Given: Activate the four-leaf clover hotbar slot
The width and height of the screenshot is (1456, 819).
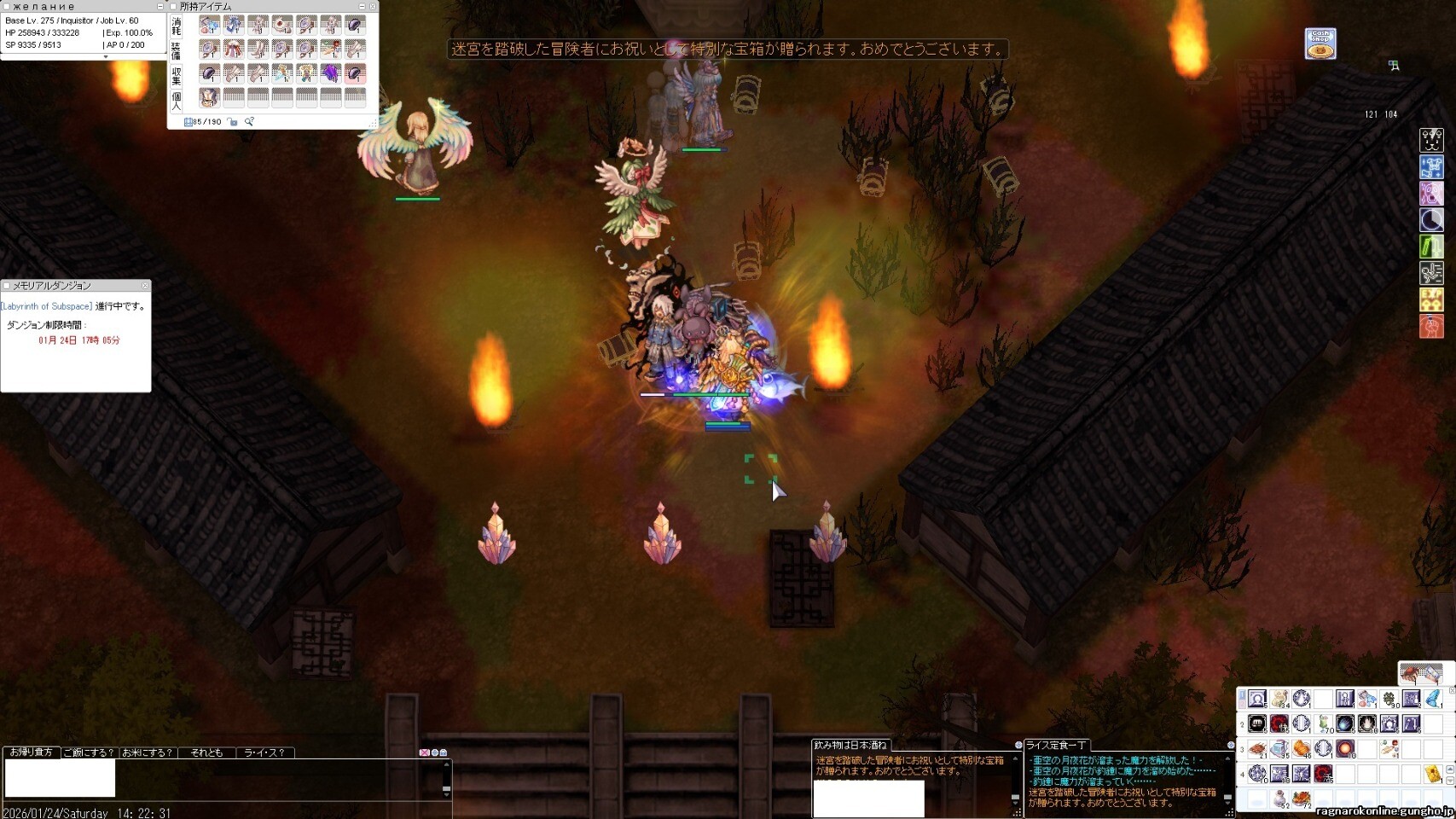Looking at the screenshot, I should (1389, 700).
